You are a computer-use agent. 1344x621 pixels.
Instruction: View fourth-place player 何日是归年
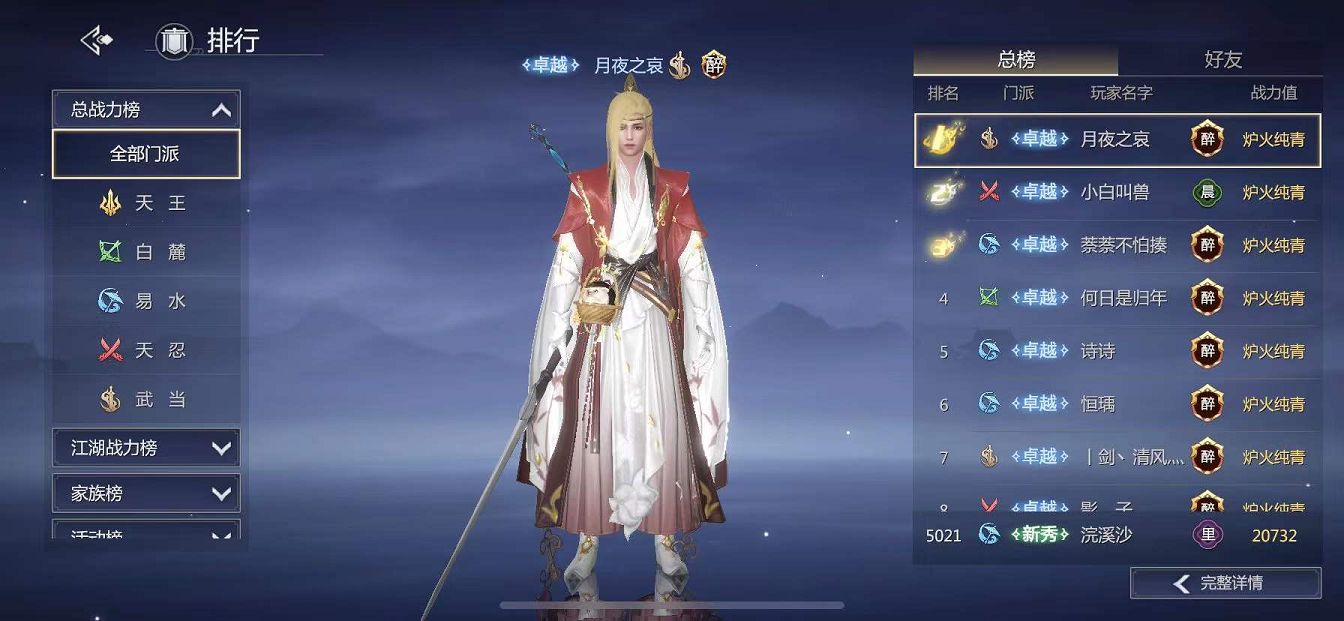(1117, 298)
